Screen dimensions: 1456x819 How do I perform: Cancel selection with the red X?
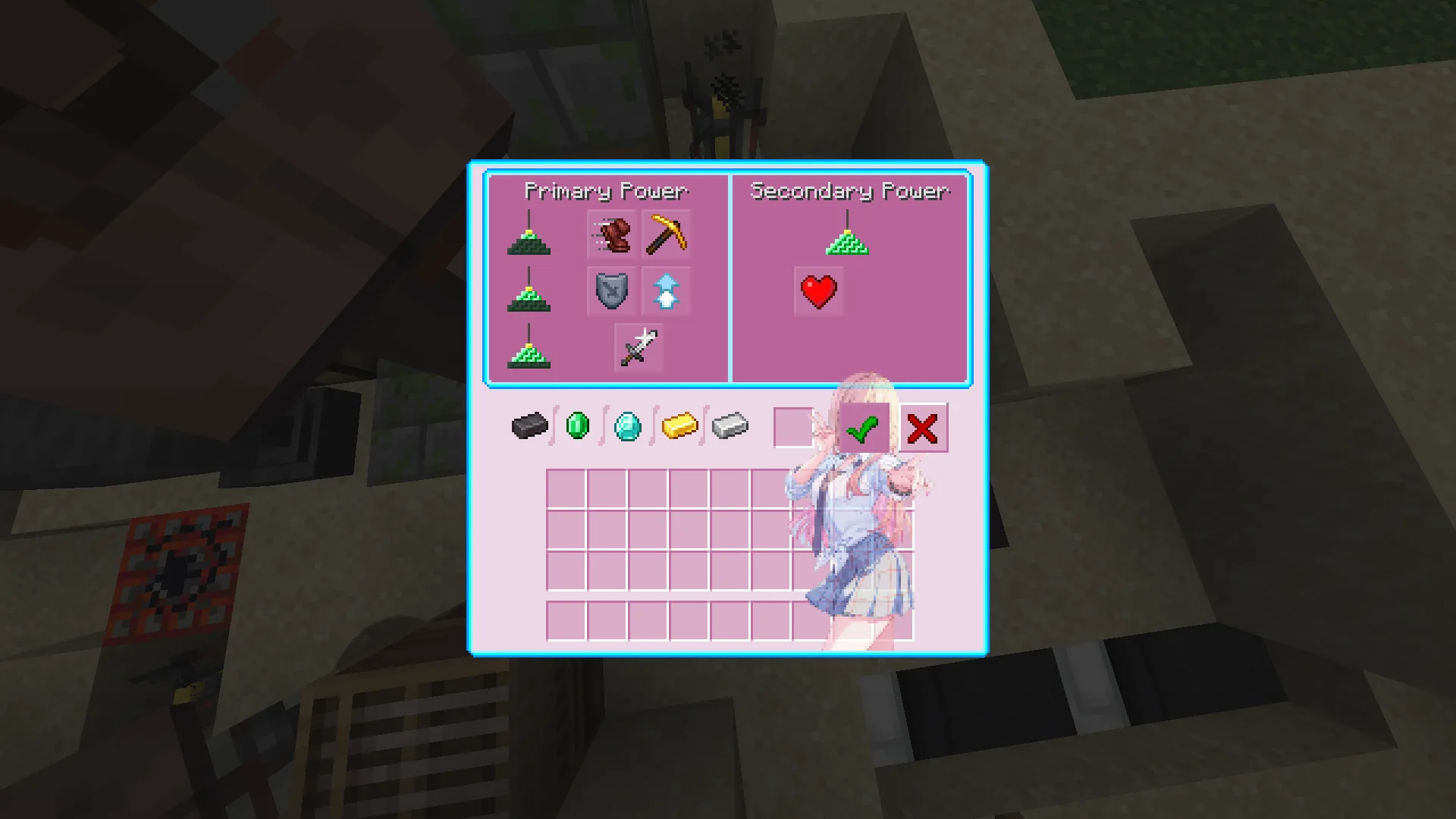(x=924, y=429)
